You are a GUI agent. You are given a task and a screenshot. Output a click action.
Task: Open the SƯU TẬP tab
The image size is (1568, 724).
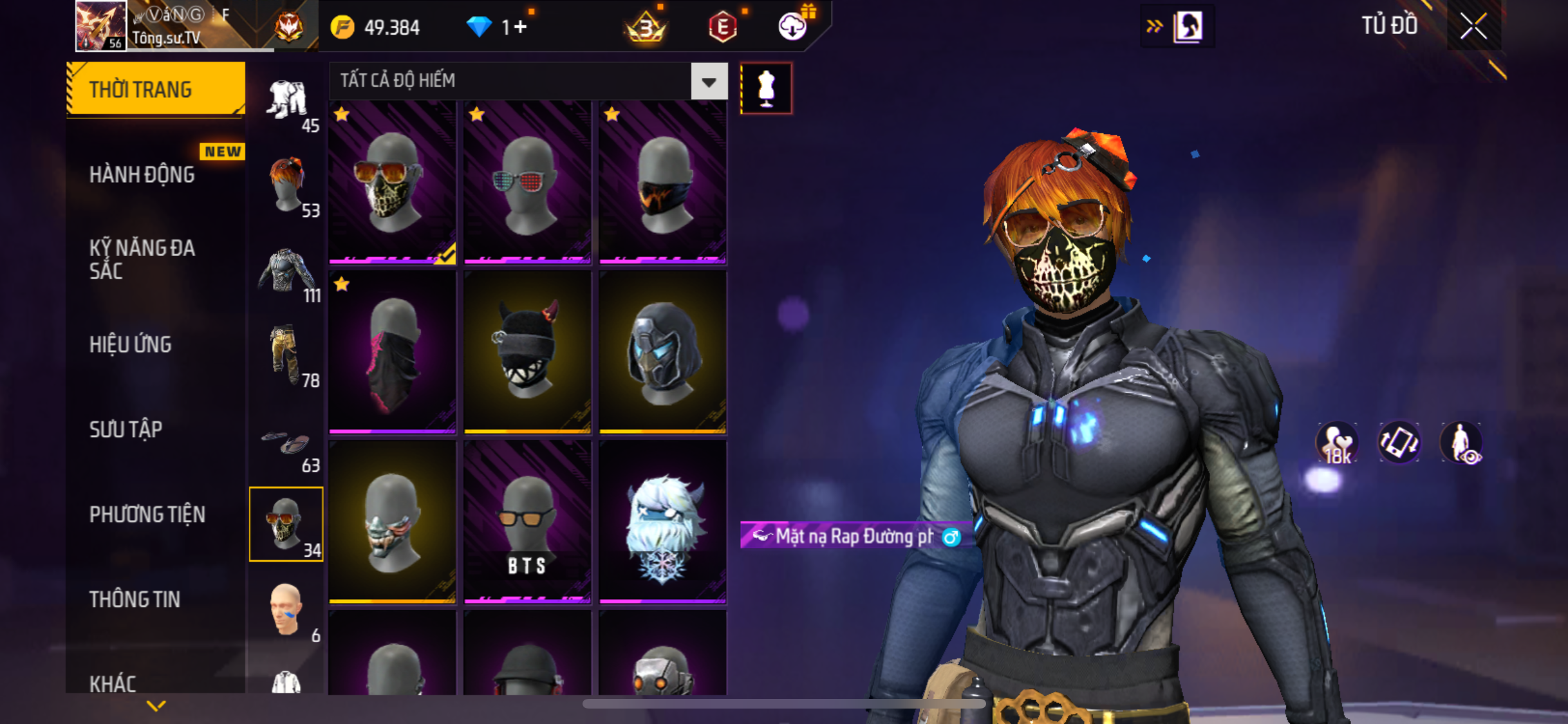coord(126,429)
